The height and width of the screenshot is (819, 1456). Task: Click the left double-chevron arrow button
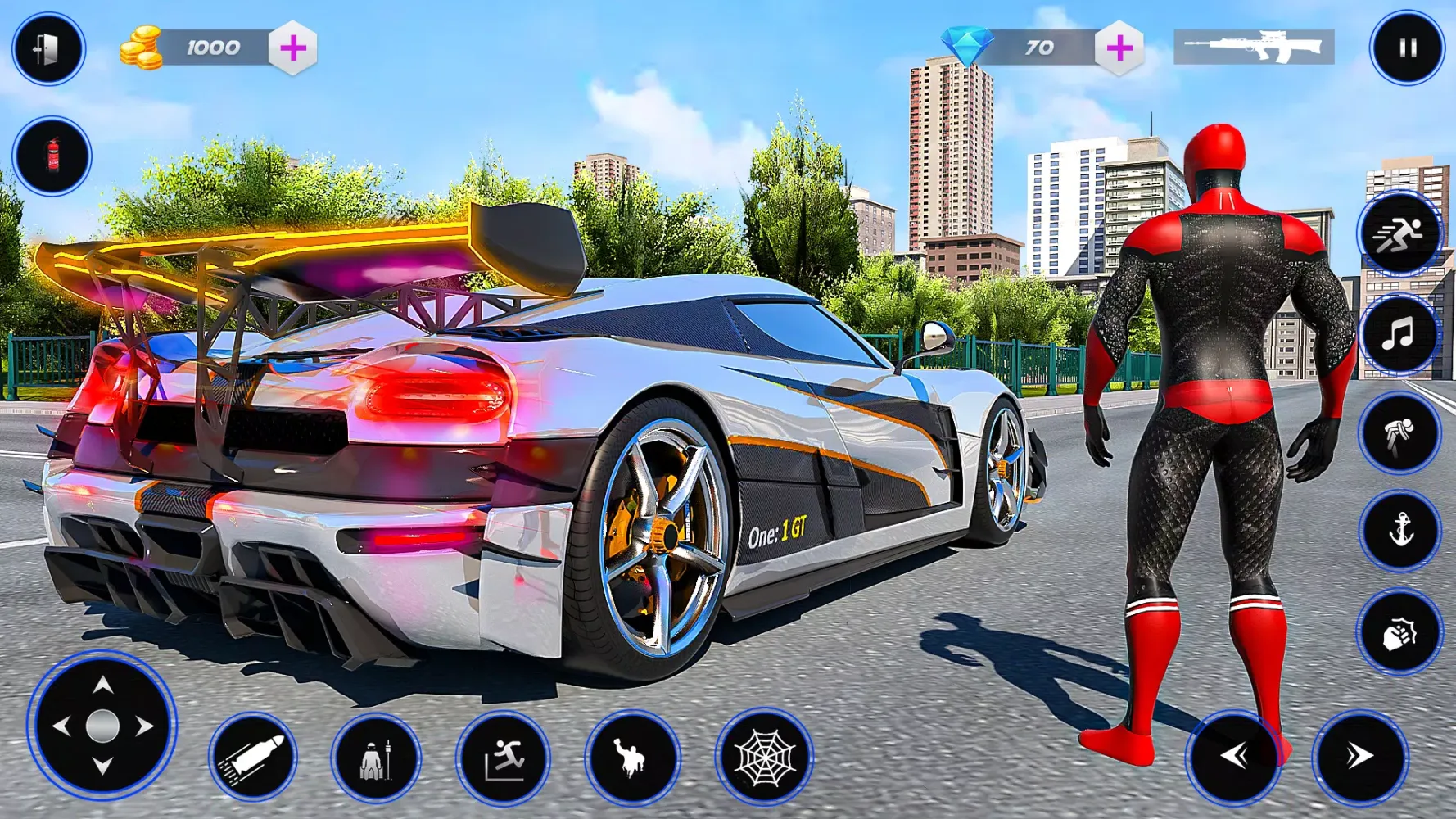point(1233,756)
